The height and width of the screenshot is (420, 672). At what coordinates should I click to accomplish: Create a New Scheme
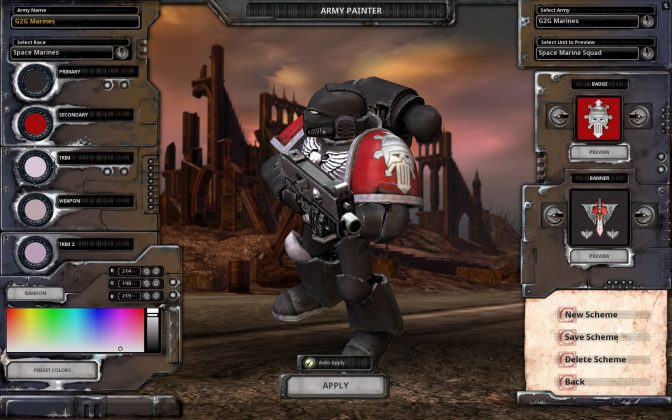pos(590,315)
